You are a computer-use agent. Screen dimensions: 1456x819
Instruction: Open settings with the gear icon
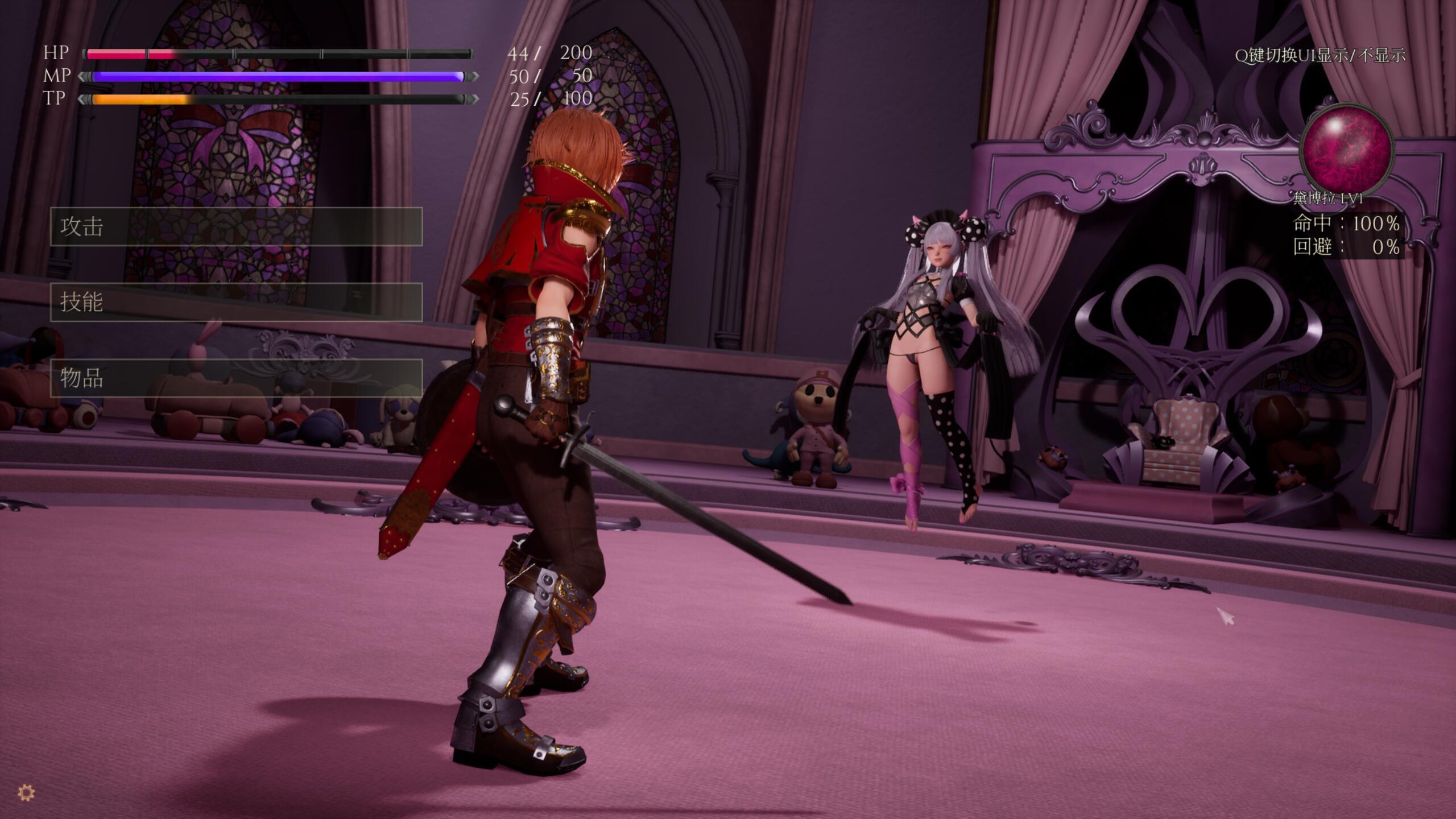pos(27,792)
